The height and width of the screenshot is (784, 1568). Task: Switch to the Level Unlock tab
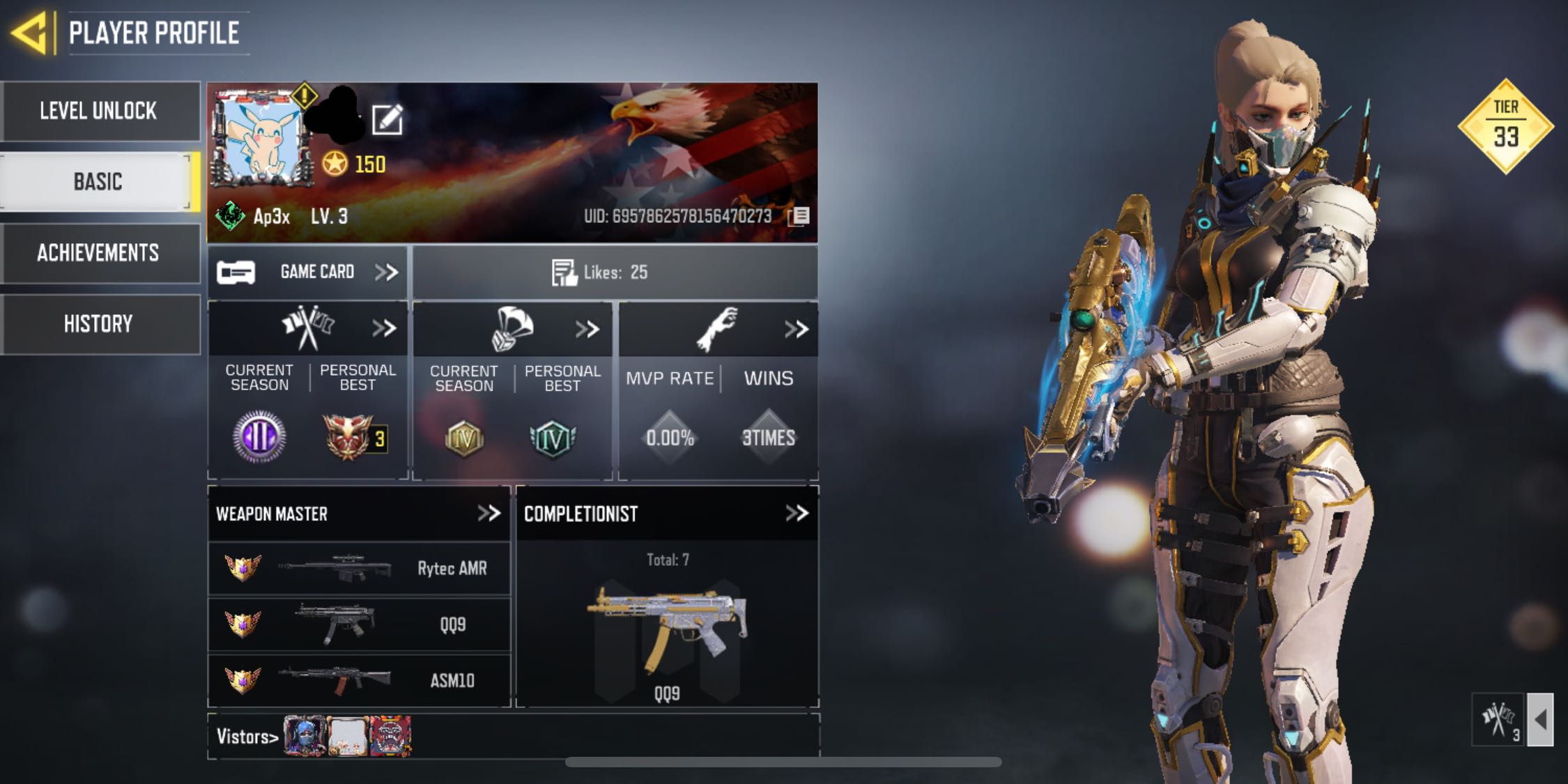tap(99, 112)
